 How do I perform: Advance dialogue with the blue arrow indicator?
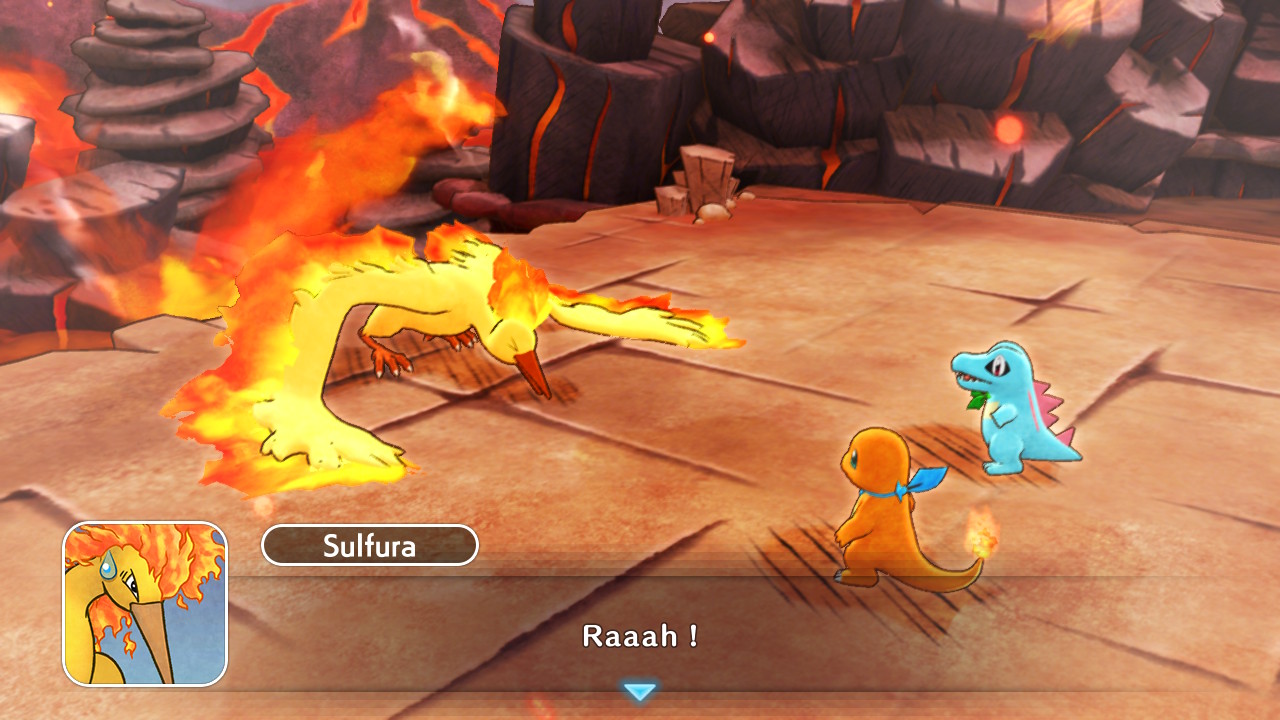pyautogui.click(x=639, y=691)
